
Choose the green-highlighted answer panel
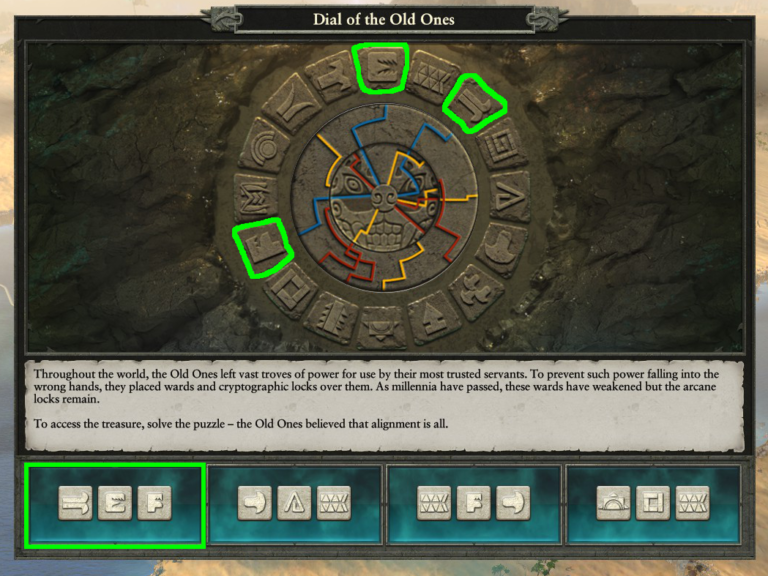tap(115, 505)
